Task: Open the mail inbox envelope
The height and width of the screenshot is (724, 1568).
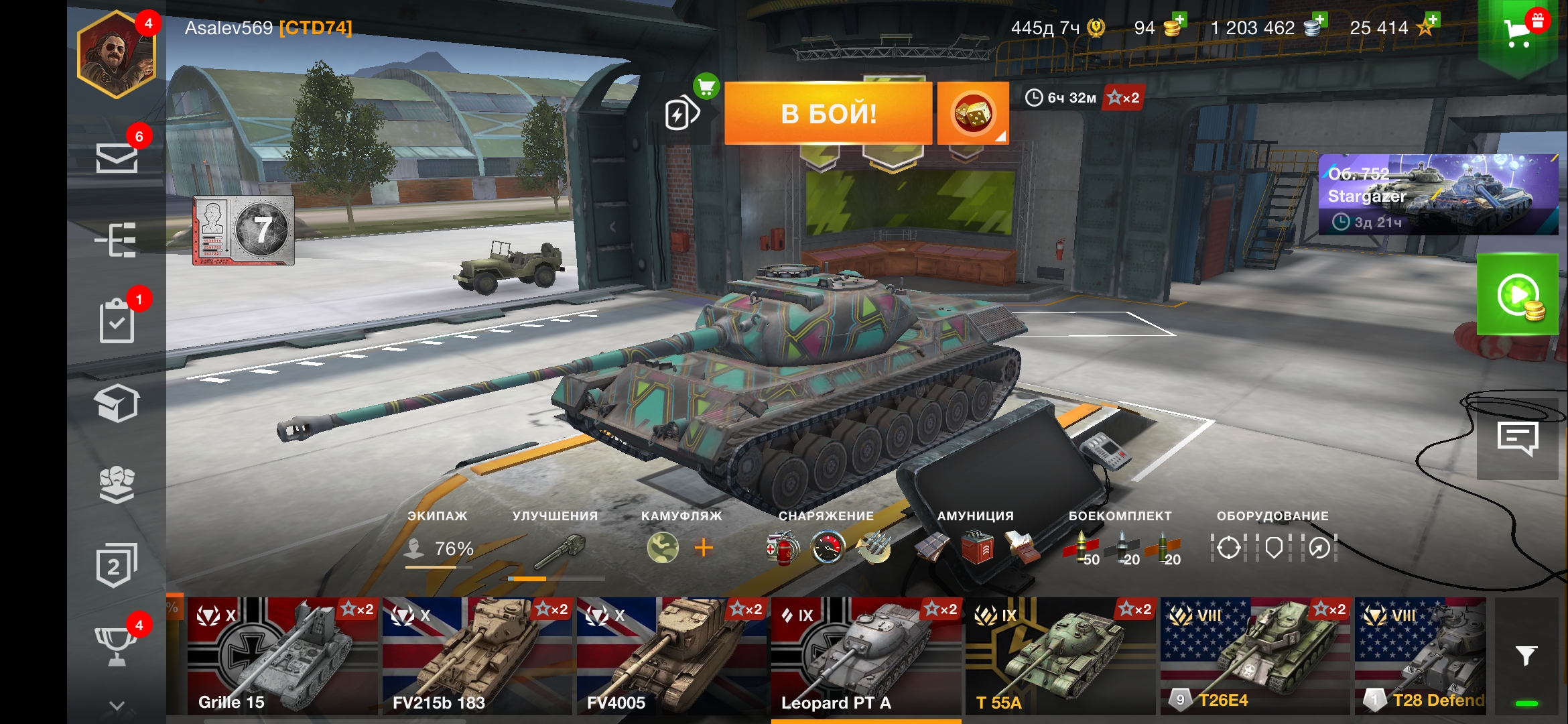Action: (117, 158)
